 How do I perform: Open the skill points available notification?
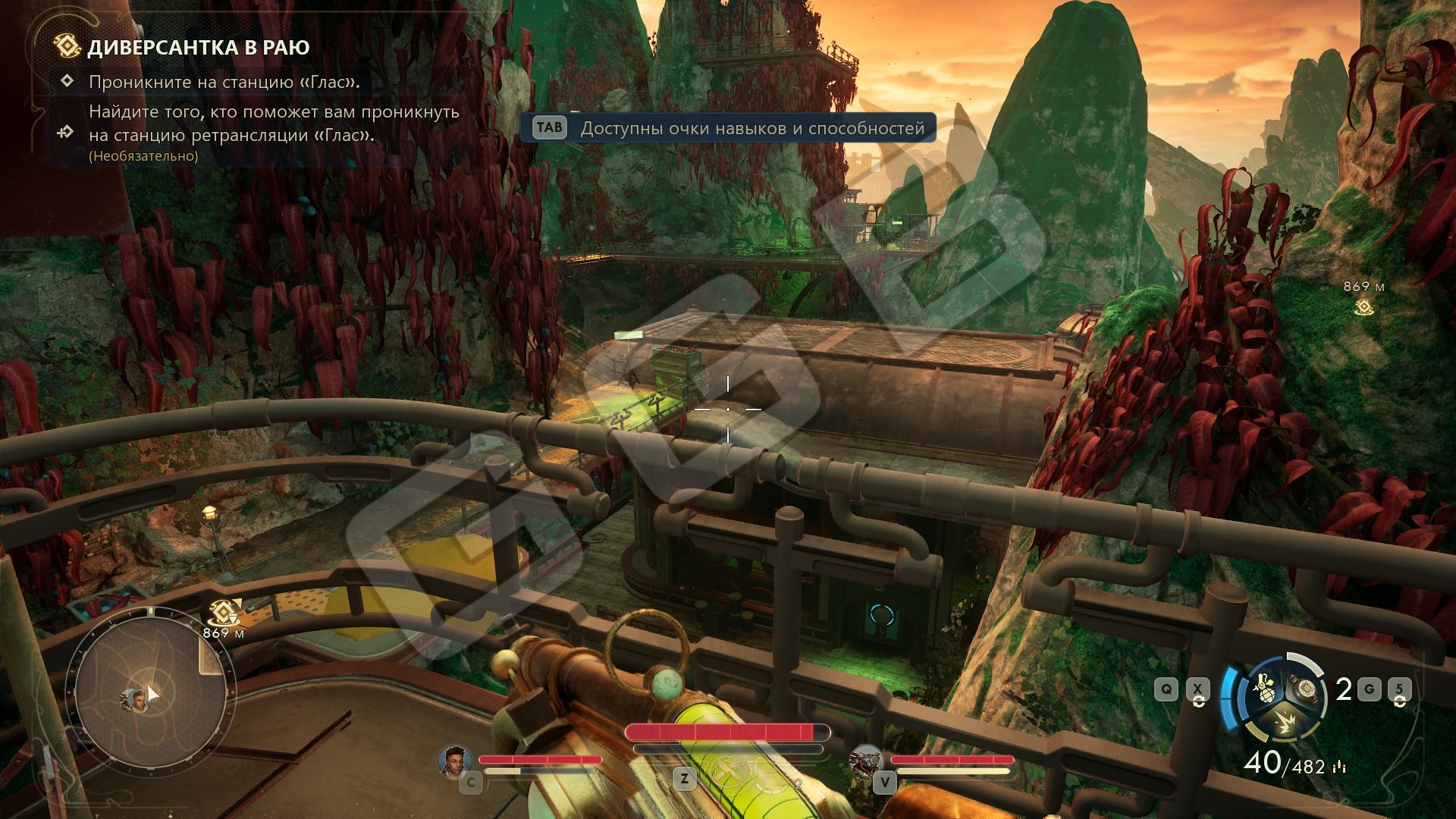pos(728,128)
